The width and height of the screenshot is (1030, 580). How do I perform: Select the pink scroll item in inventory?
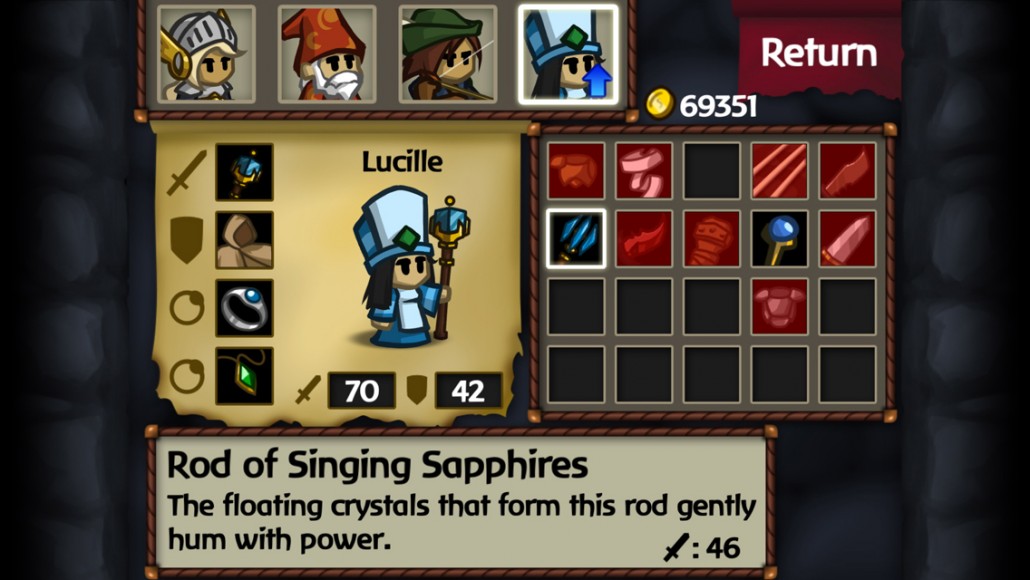(x=644, y=171)
